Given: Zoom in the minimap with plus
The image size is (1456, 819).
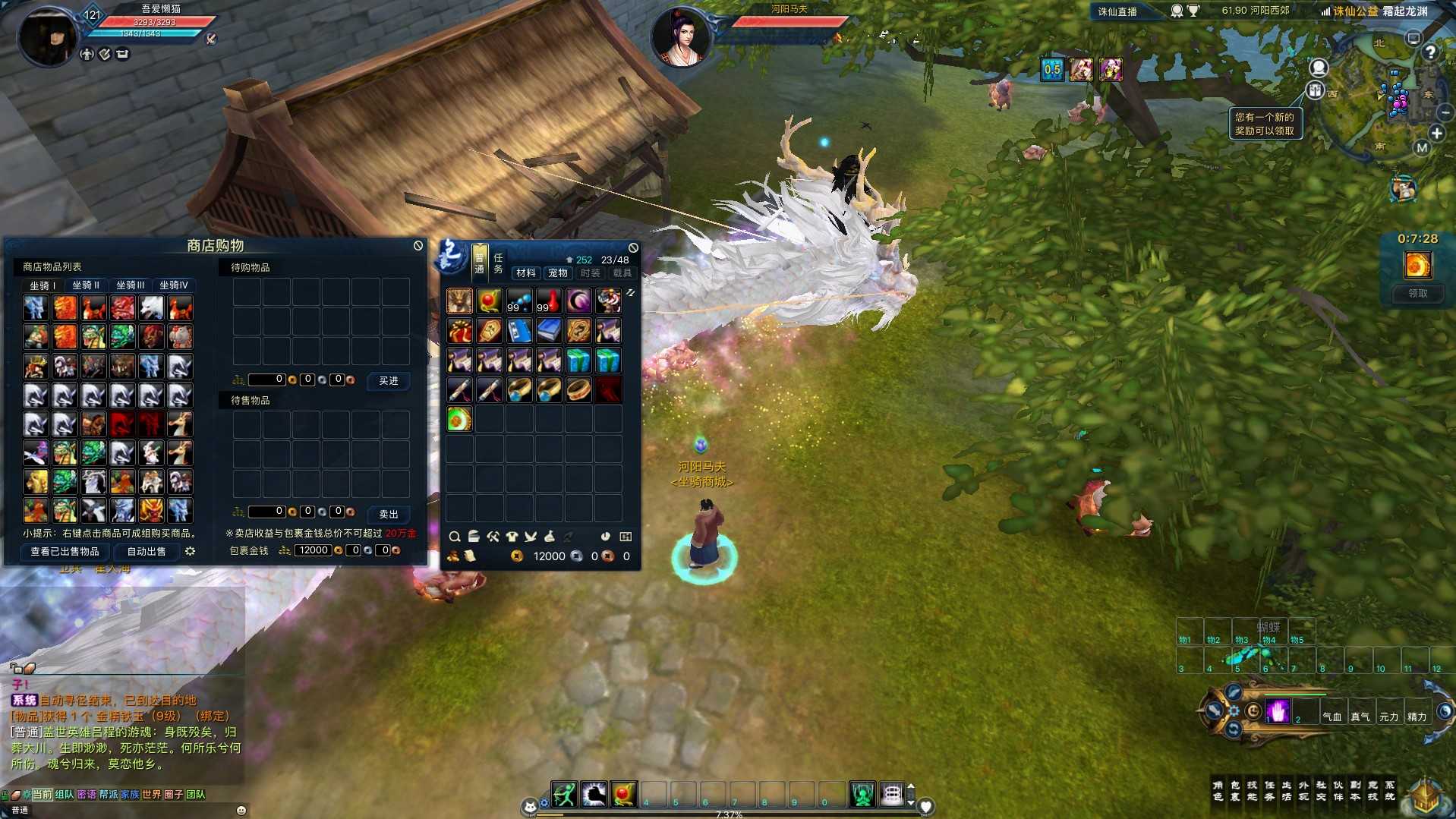Looking at the screenshot, I should 1437,134.
